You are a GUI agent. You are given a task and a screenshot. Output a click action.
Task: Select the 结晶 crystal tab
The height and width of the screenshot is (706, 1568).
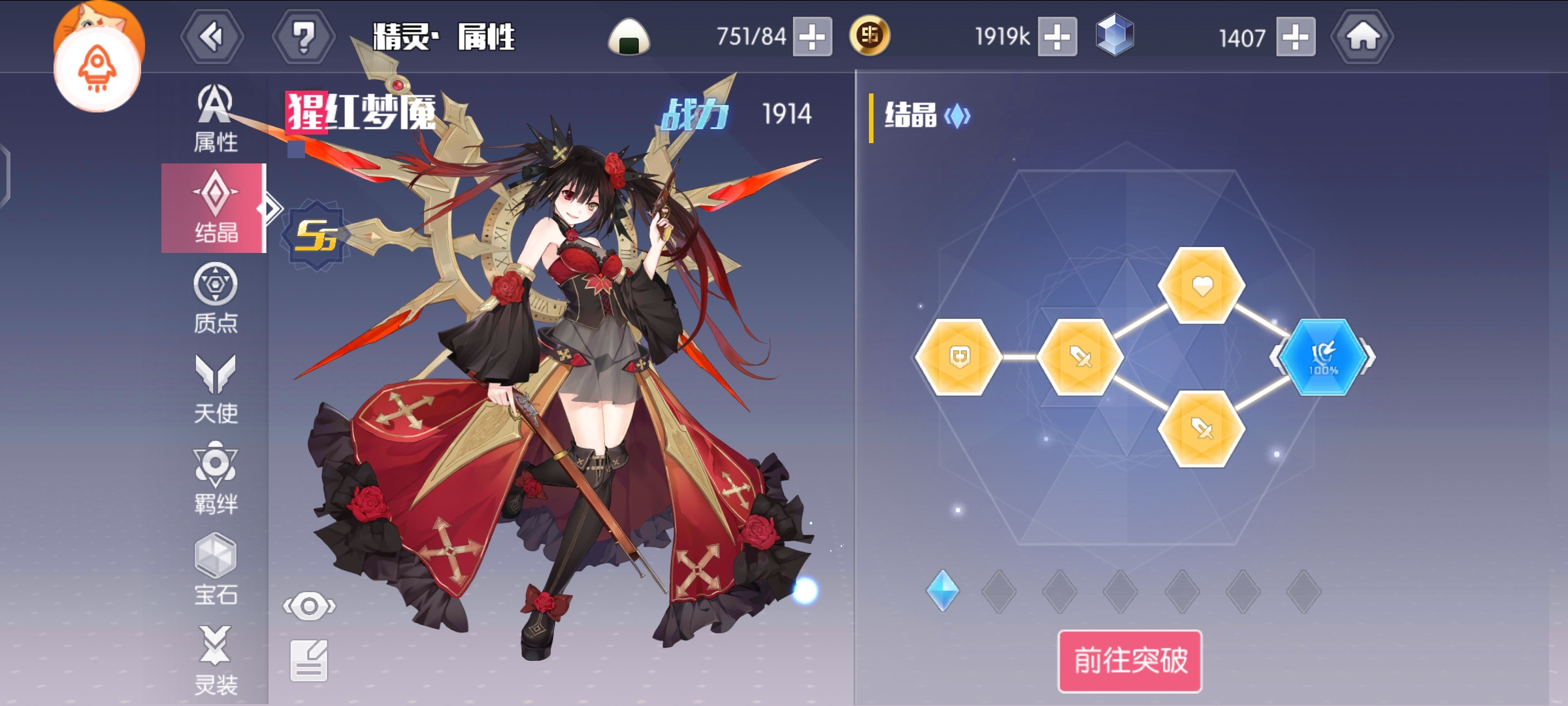[x=215, y=208]
